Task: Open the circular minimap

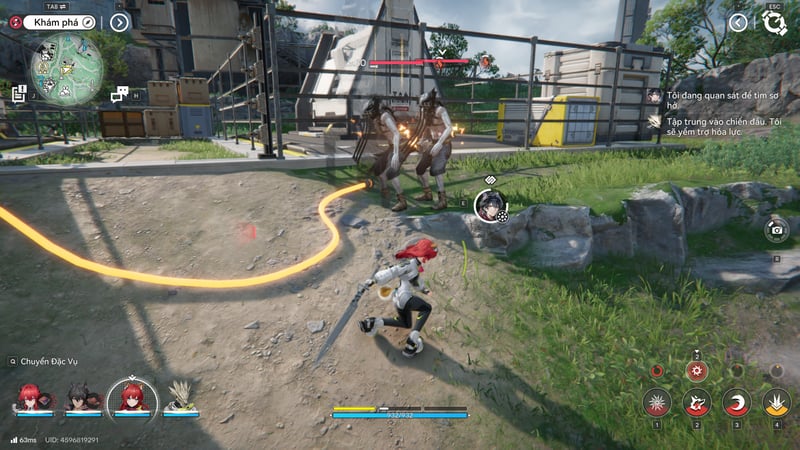Action: [67, 68]
